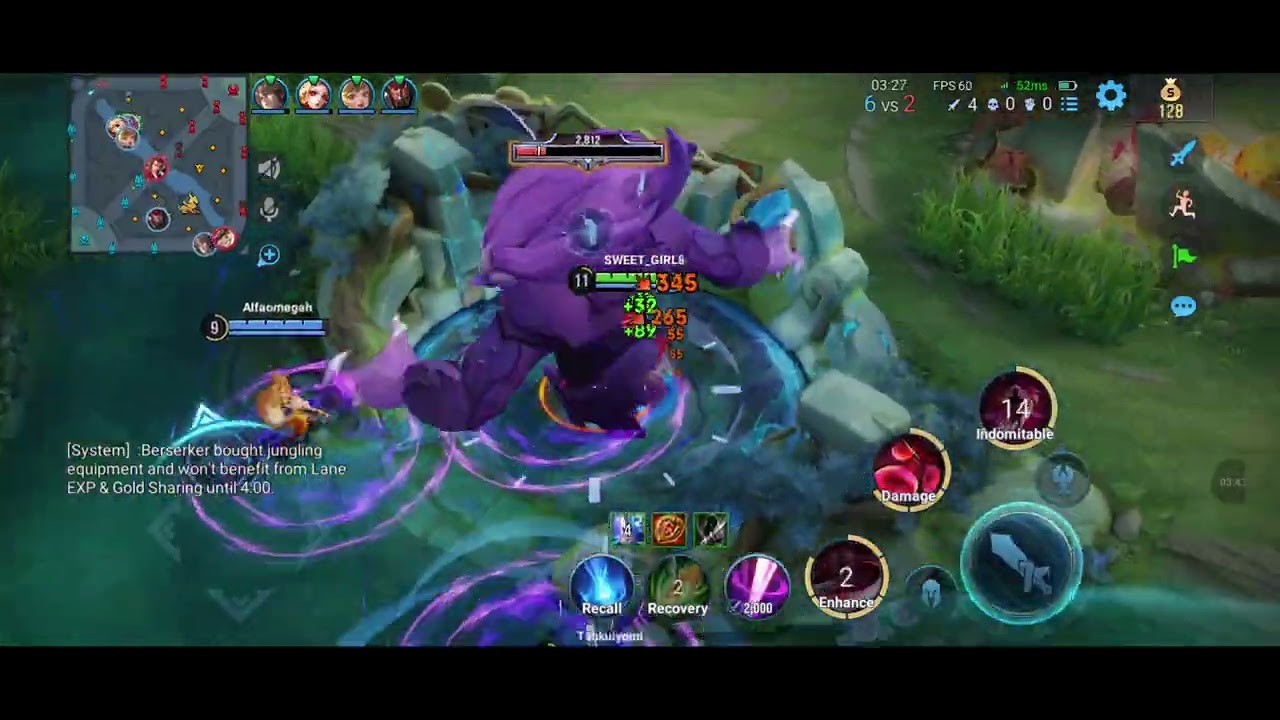Select the orange swirl item icon
The image size is (1280, 720).
(x=669, y=529)
